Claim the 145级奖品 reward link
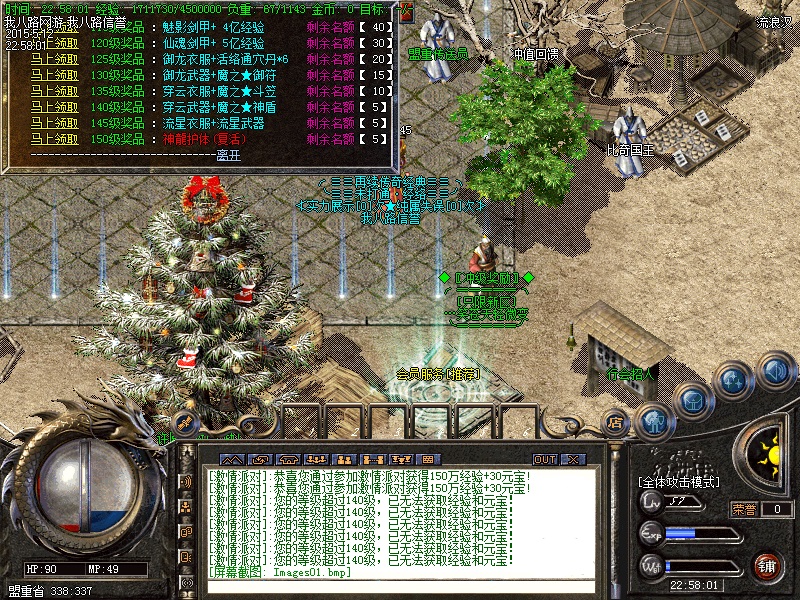Image resolution: width=800 pixels, height=600 pixels. click(54, 123)
